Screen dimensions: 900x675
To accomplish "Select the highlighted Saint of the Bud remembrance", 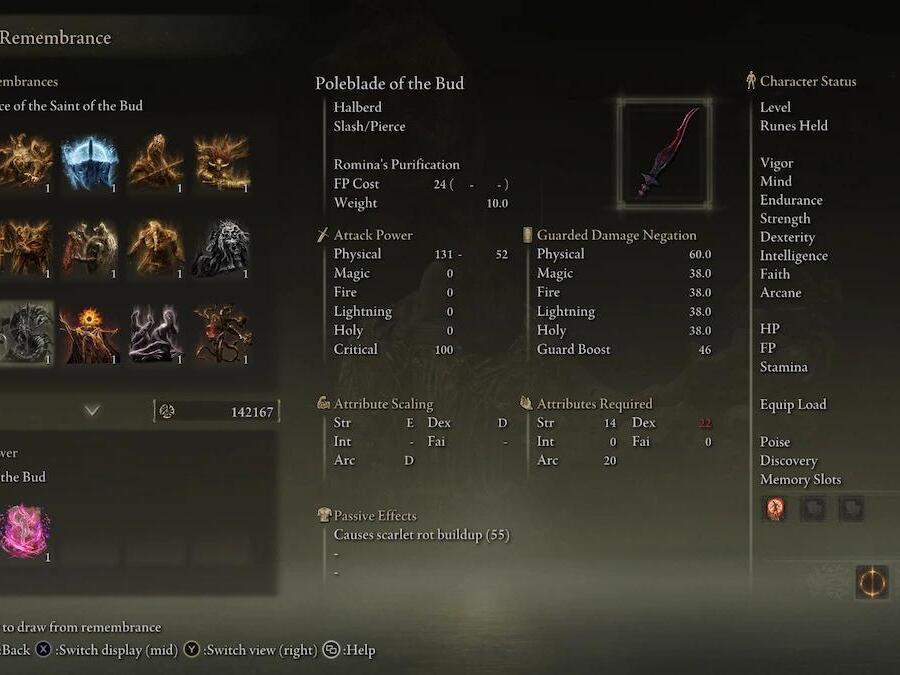I will click(22, 333).
